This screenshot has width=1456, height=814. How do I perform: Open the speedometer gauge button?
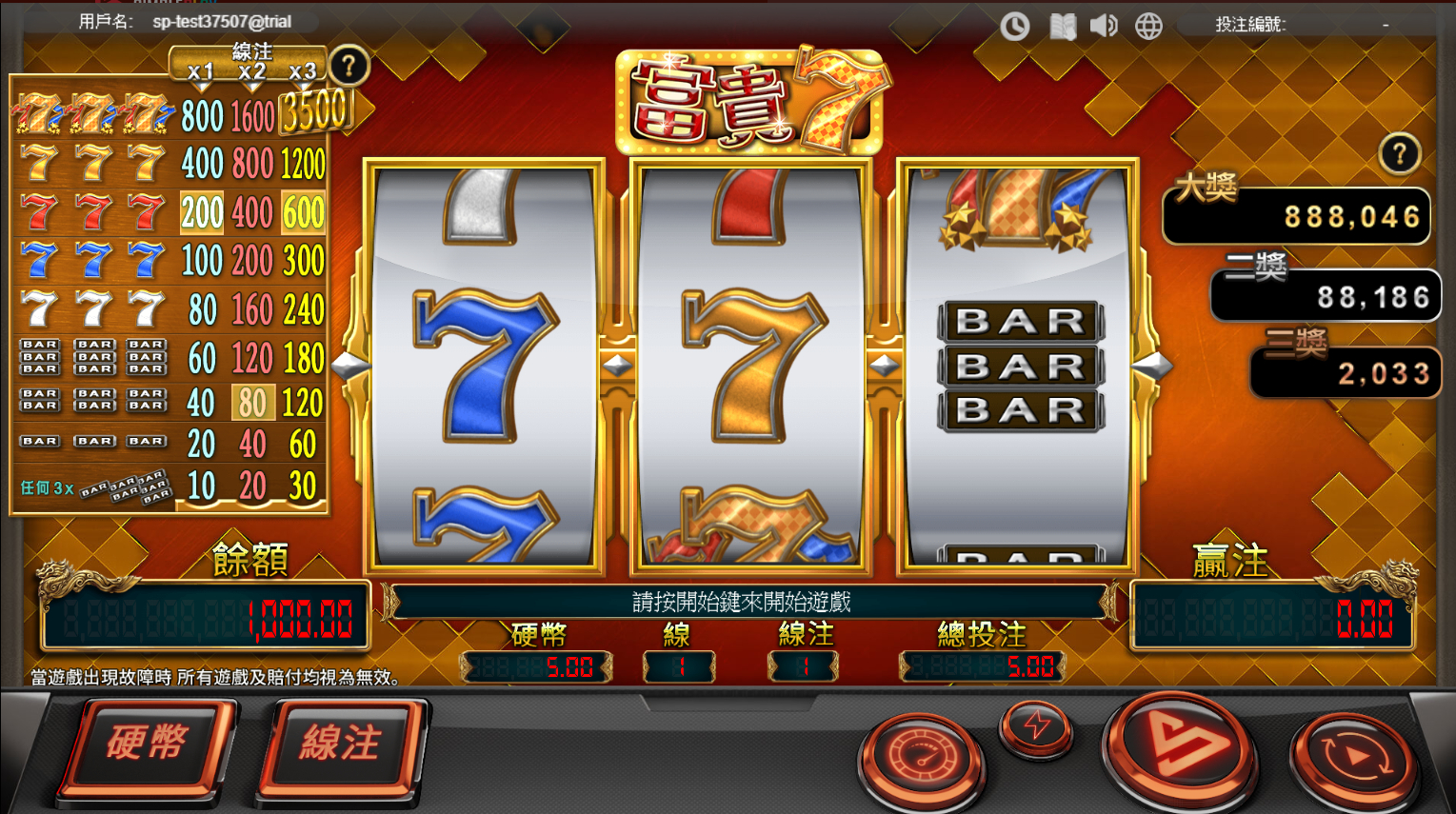pyautogui.click(x=920, y=757)
